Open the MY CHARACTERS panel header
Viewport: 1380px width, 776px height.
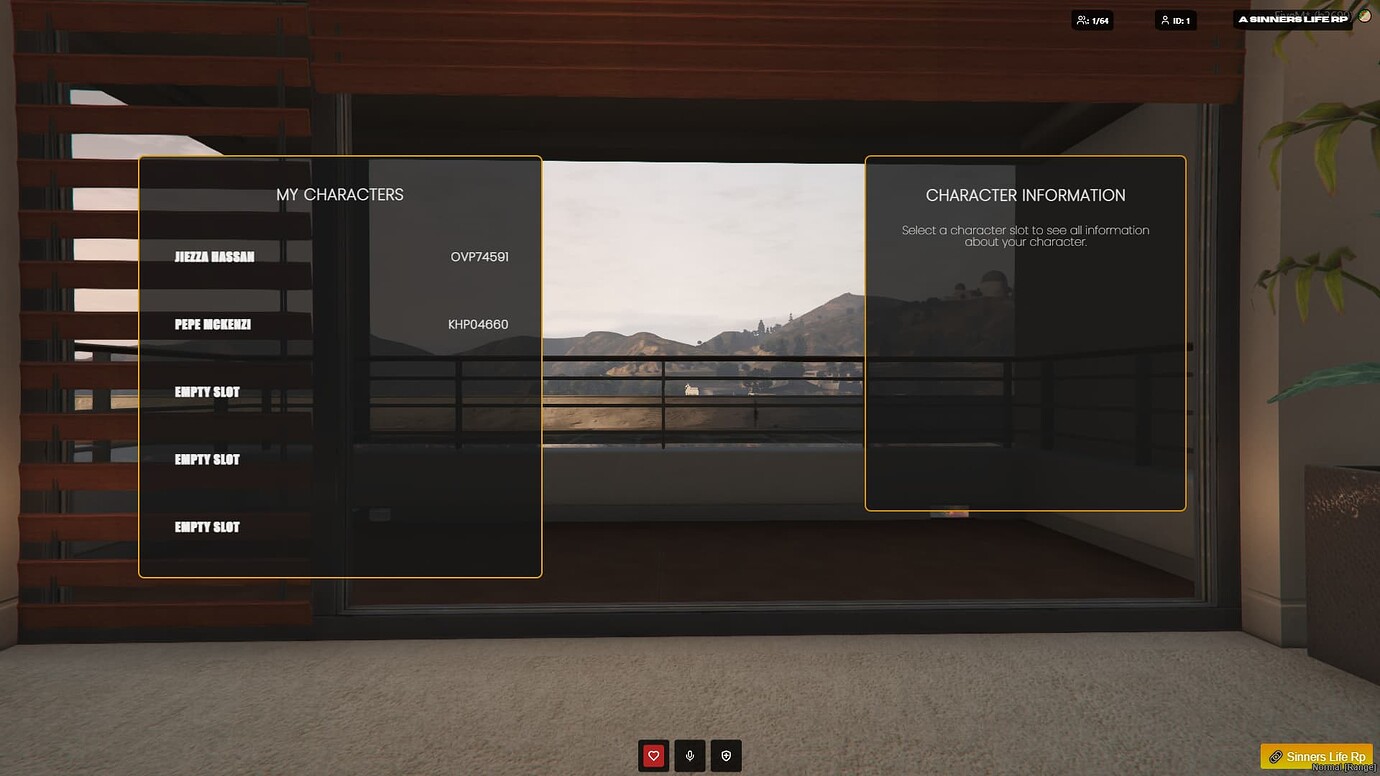pyautogui.click(x=340, y=194)
